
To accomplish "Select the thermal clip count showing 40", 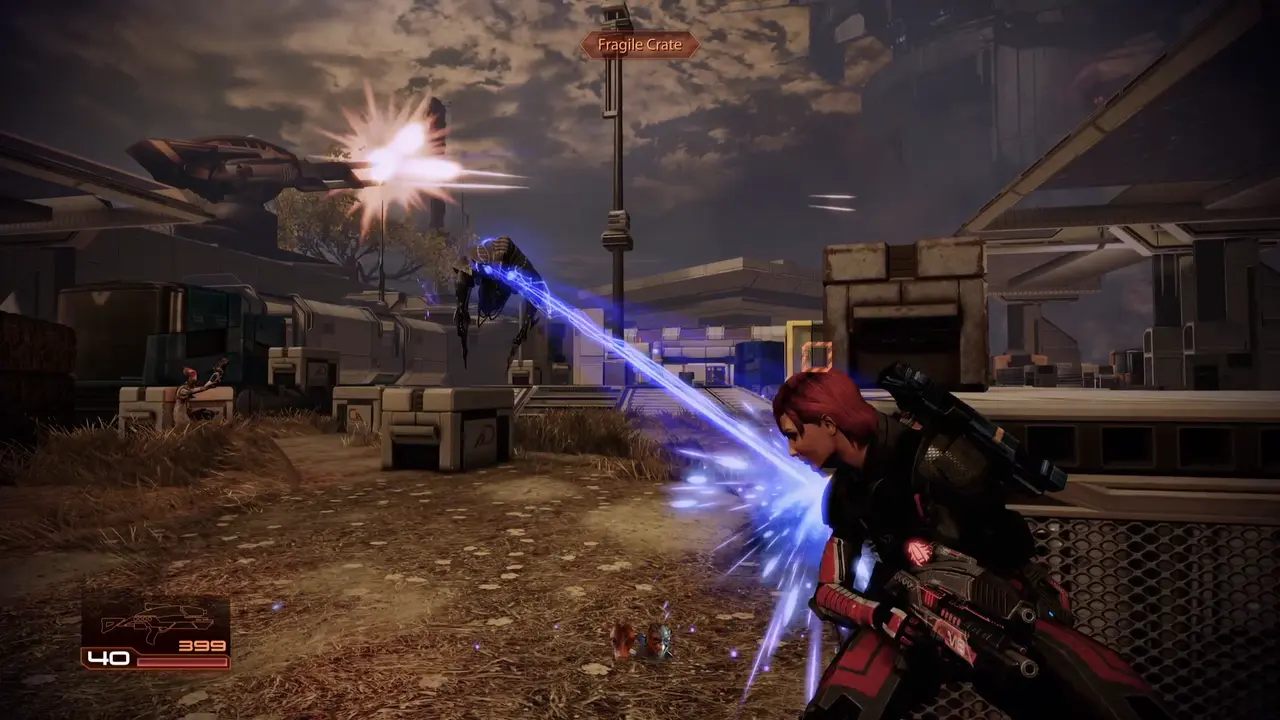I will tap(112, 660).
